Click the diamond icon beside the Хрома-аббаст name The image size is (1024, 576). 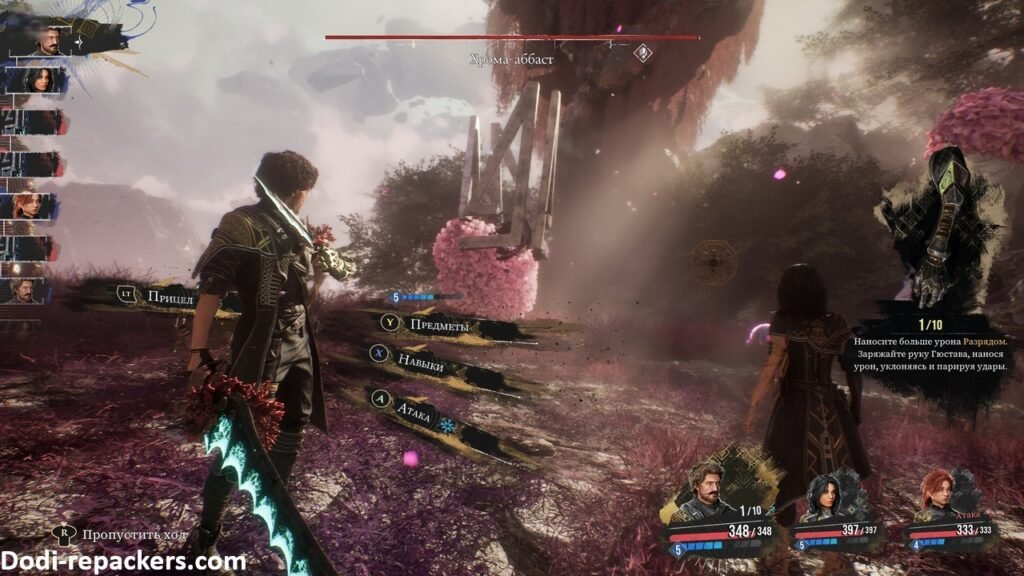(644, 54)
